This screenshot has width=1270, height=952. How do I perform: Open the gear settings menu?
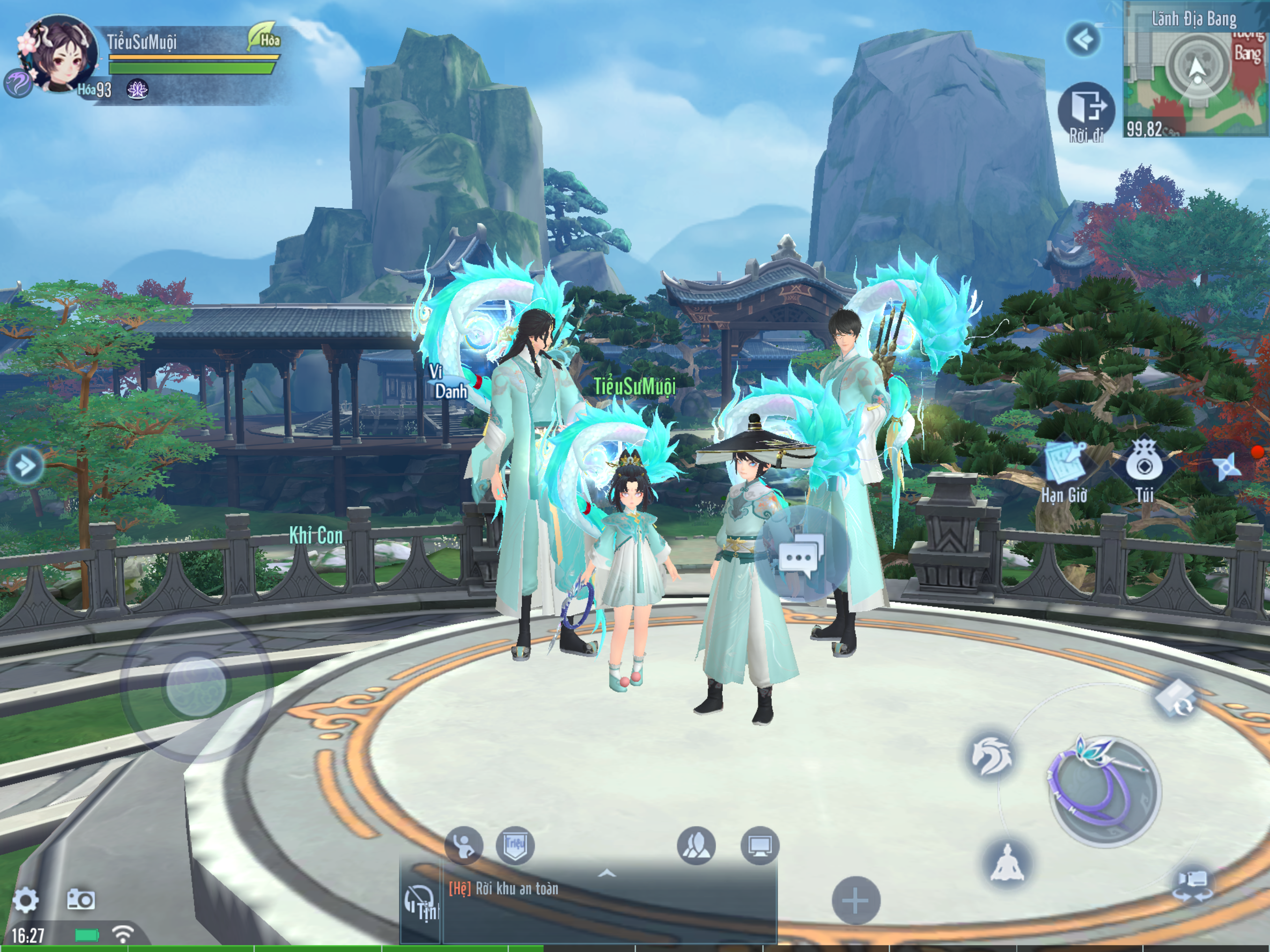[x=25, y=900]
